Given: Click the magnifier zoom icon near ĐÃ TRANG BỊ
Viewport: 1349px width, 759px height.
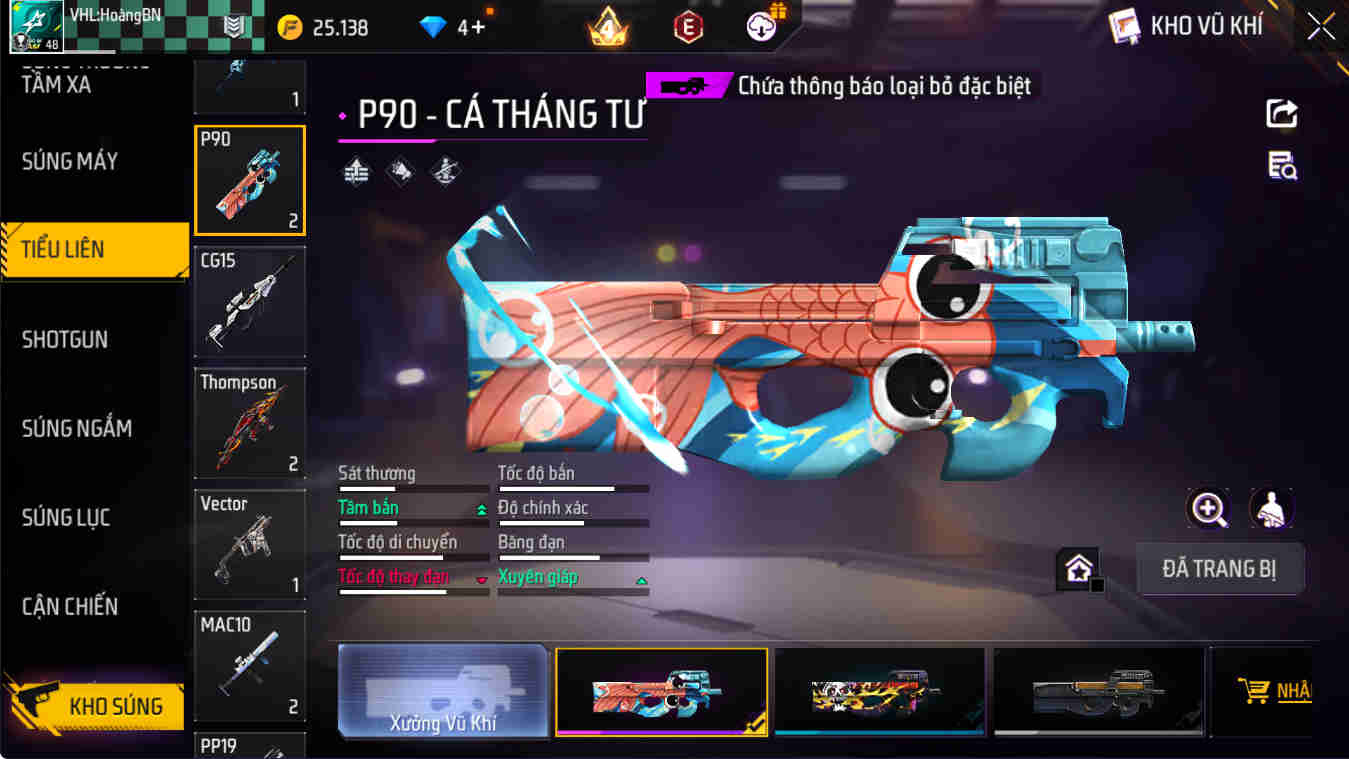Looking at the screenshot, I should (1209, 510).
